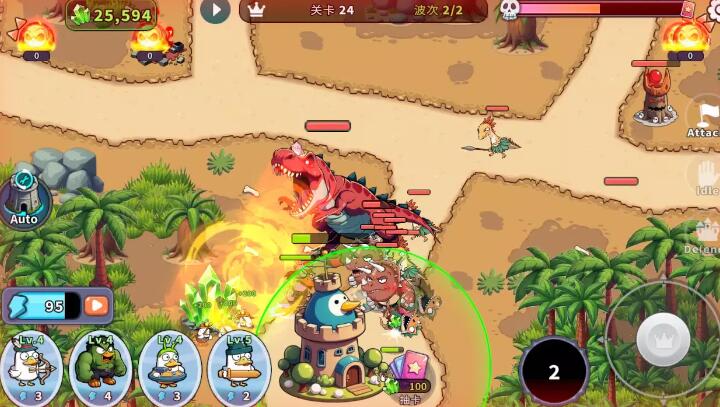Activate the skill on cooldown showing 2

[x=553, y=371]
